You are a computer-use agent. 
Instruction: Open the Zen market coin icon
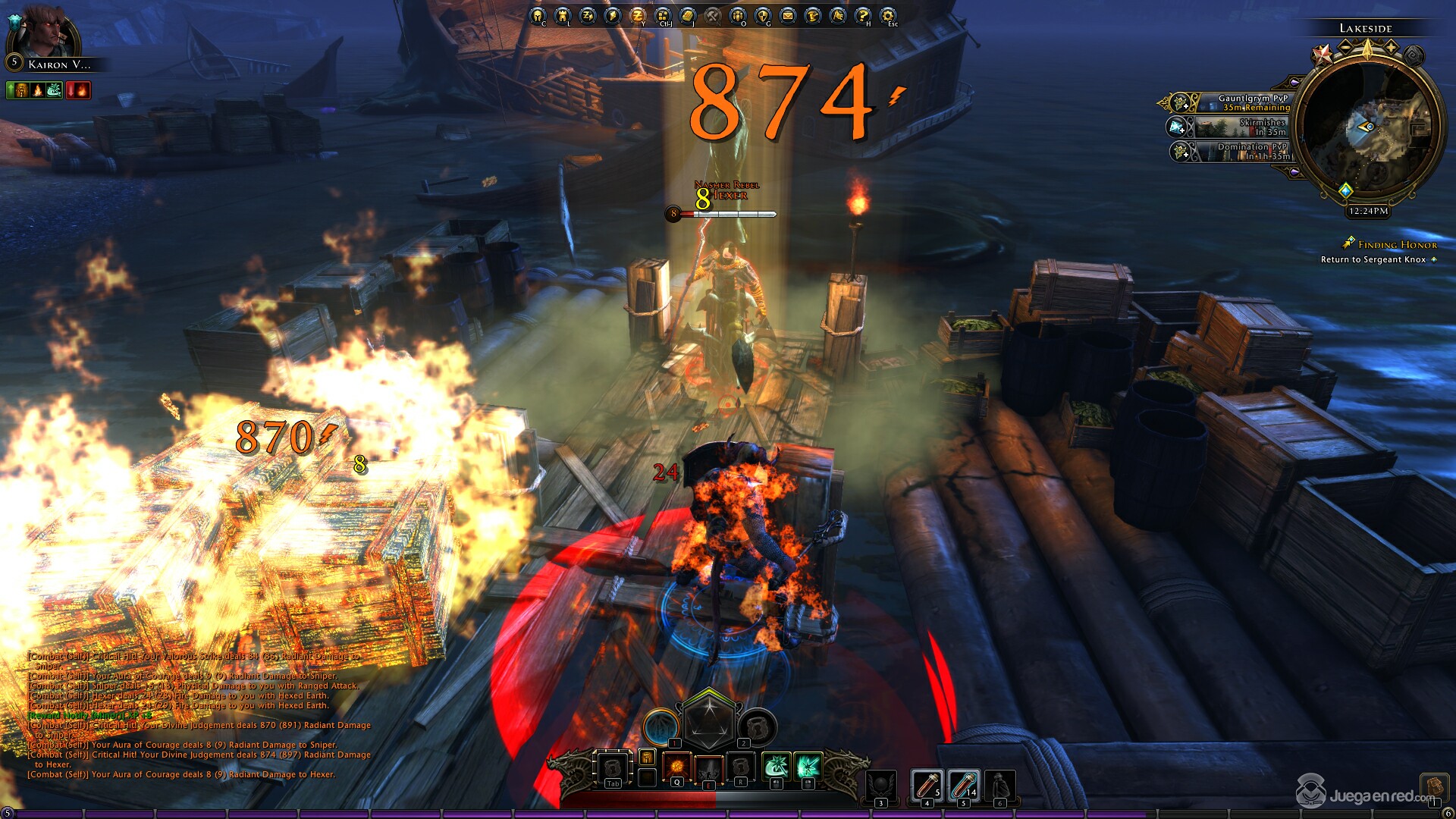click(x=637, y=15)
